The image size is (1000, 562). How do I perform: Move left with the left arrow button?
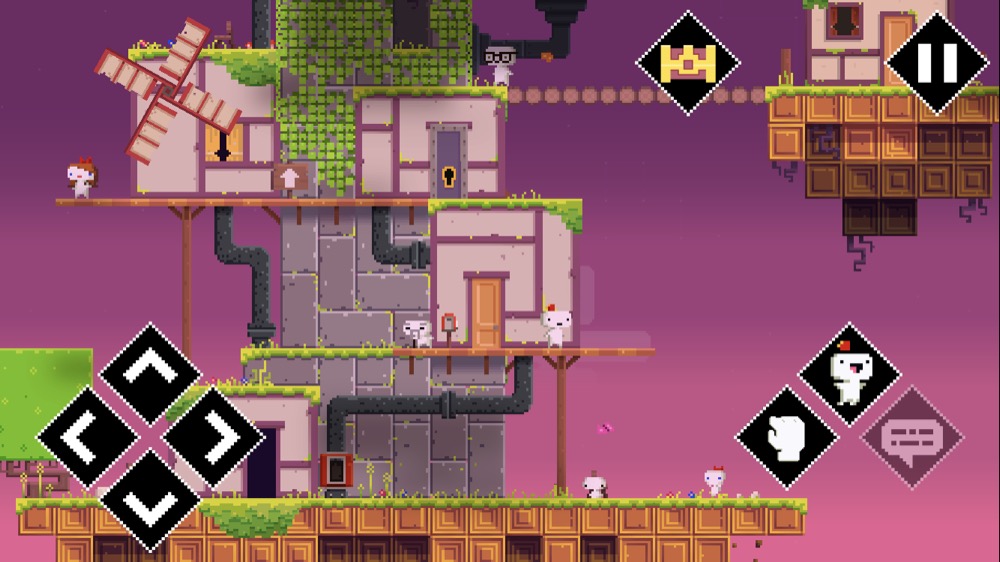click(x=89, y=437)
